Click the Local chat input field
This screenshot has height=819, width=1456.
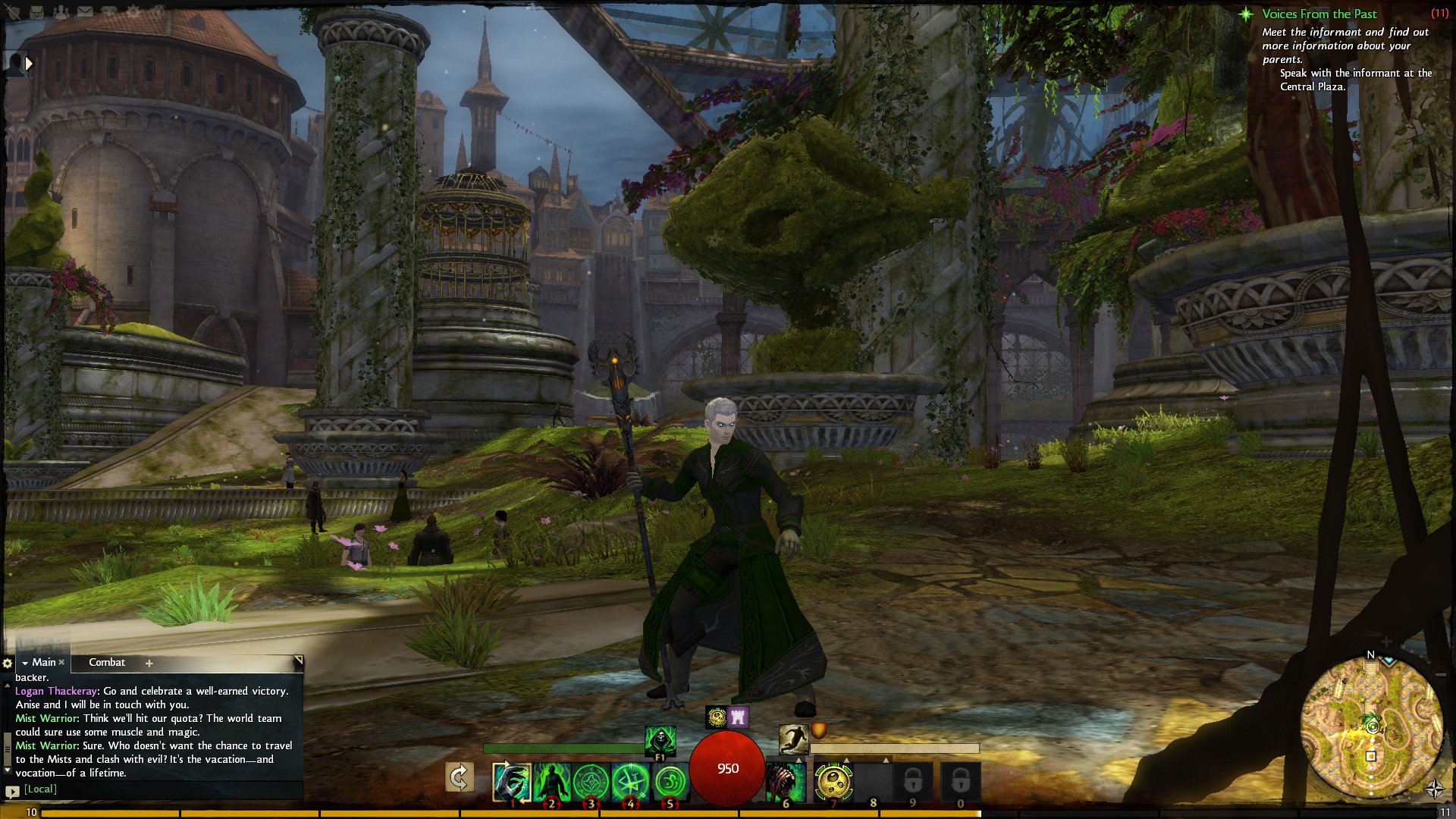152,789
